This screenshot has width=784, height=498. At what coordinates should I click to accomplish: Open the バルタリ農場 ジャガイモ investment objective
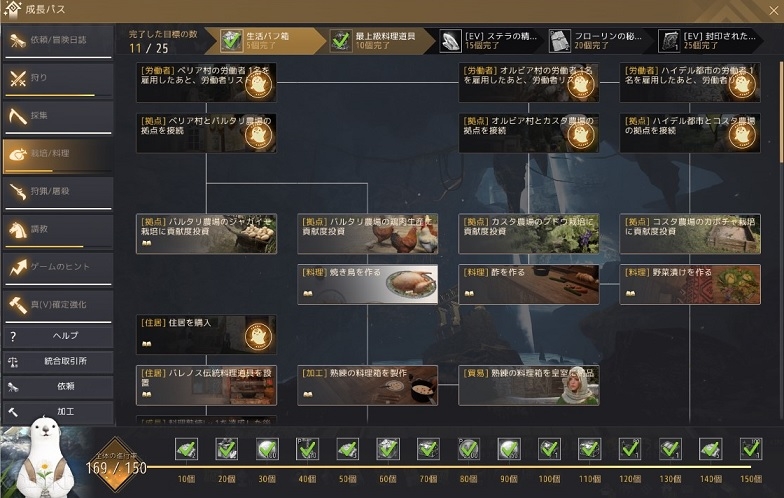pyautogui.click(x=206, y=233)
